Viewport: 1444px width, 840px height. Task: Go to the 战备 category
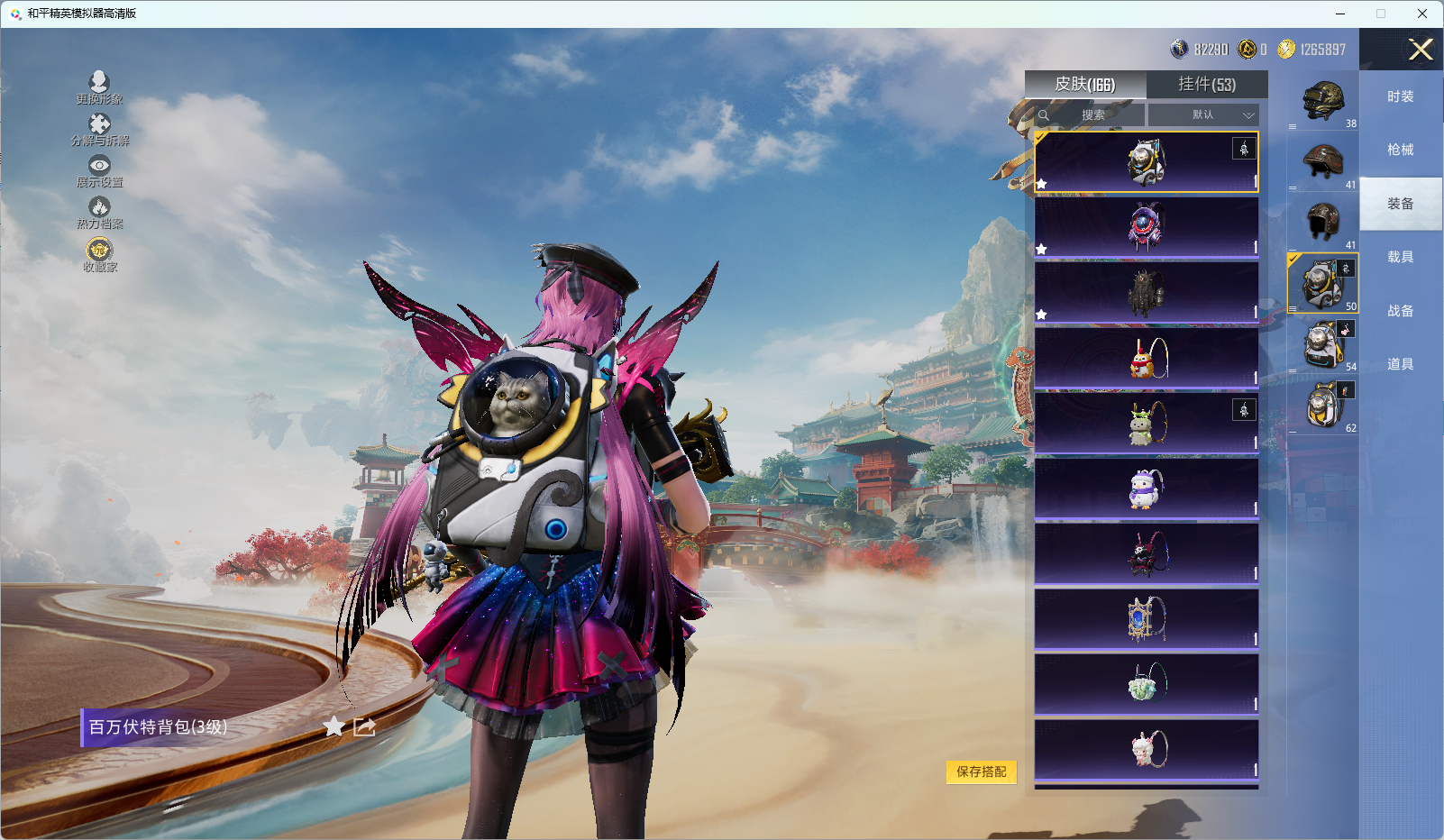1400,311
